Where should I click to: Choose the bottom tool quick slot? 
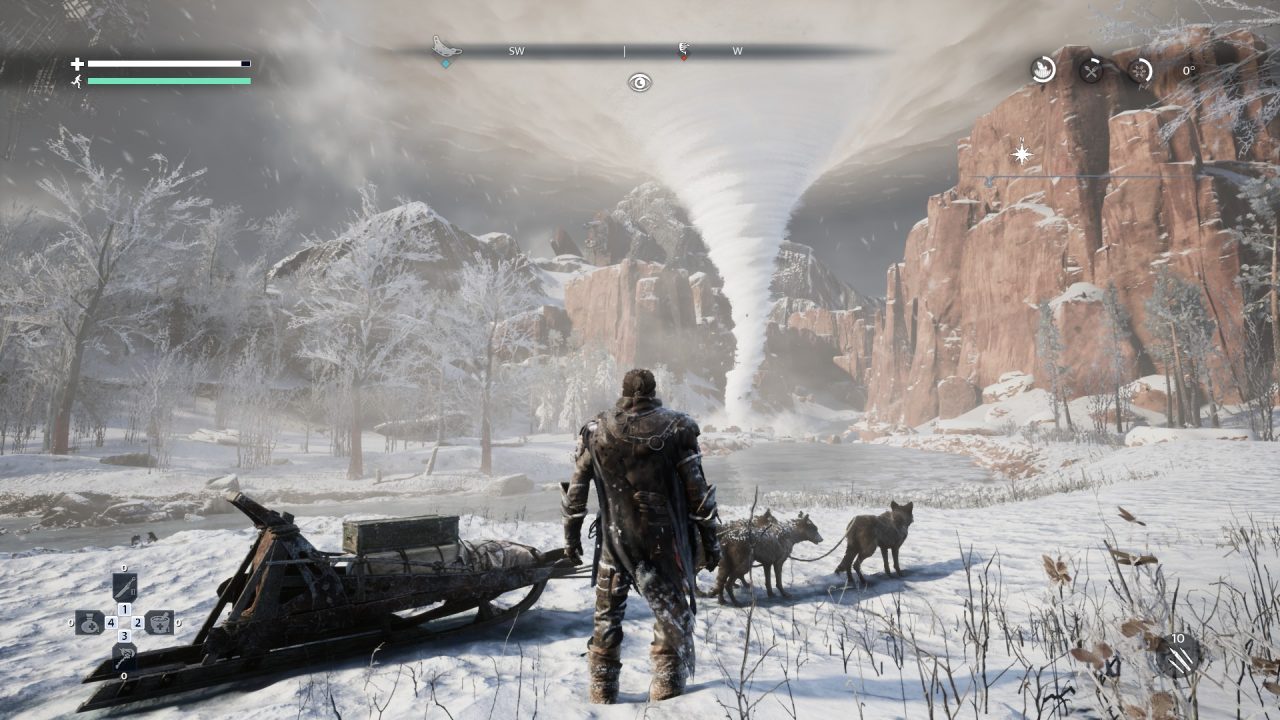click(x=125, y=656)
